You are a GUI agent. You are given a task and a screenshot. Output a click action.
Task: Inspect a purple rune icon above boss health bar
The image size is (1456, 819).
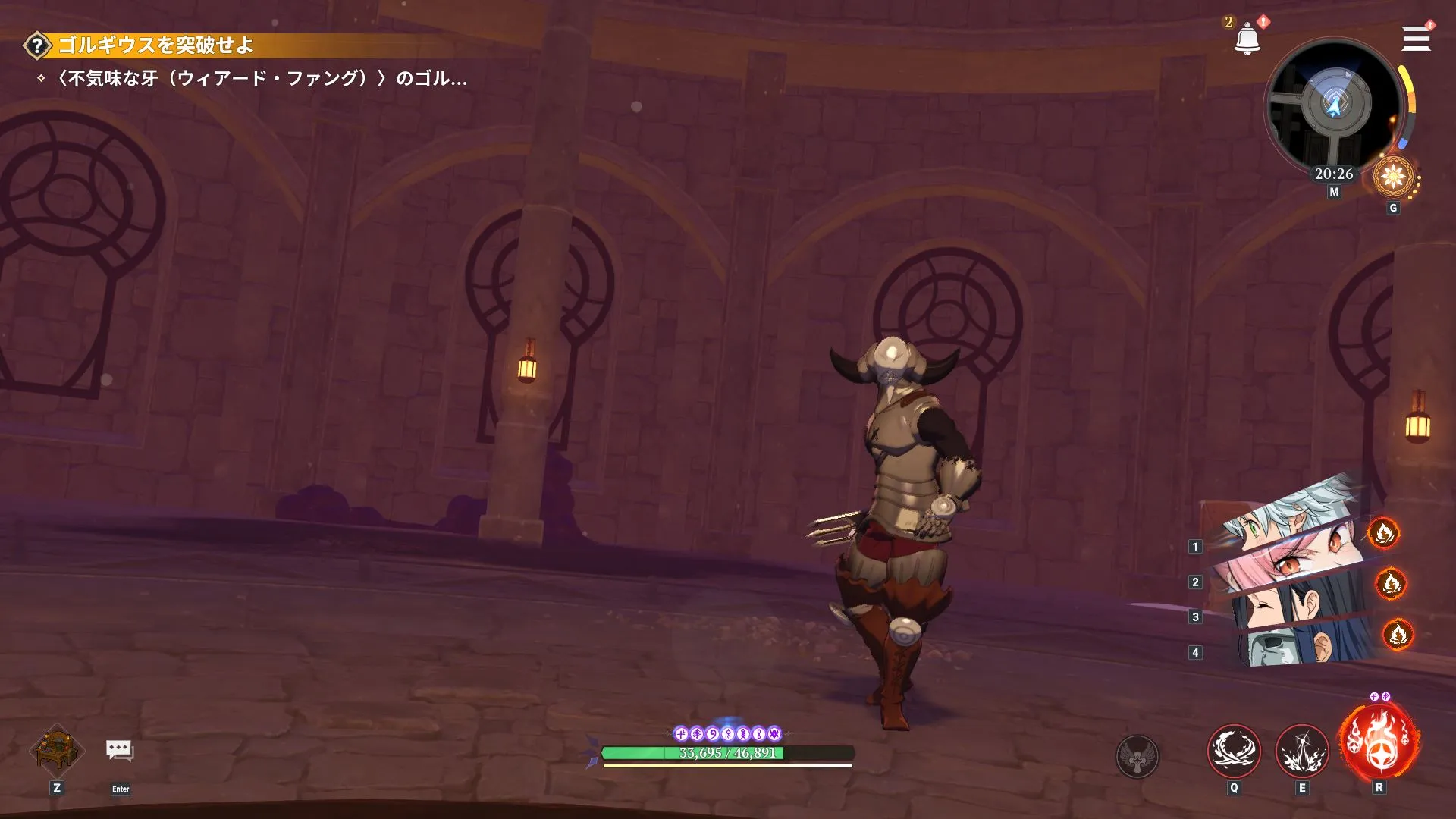[x=682, y=733]
